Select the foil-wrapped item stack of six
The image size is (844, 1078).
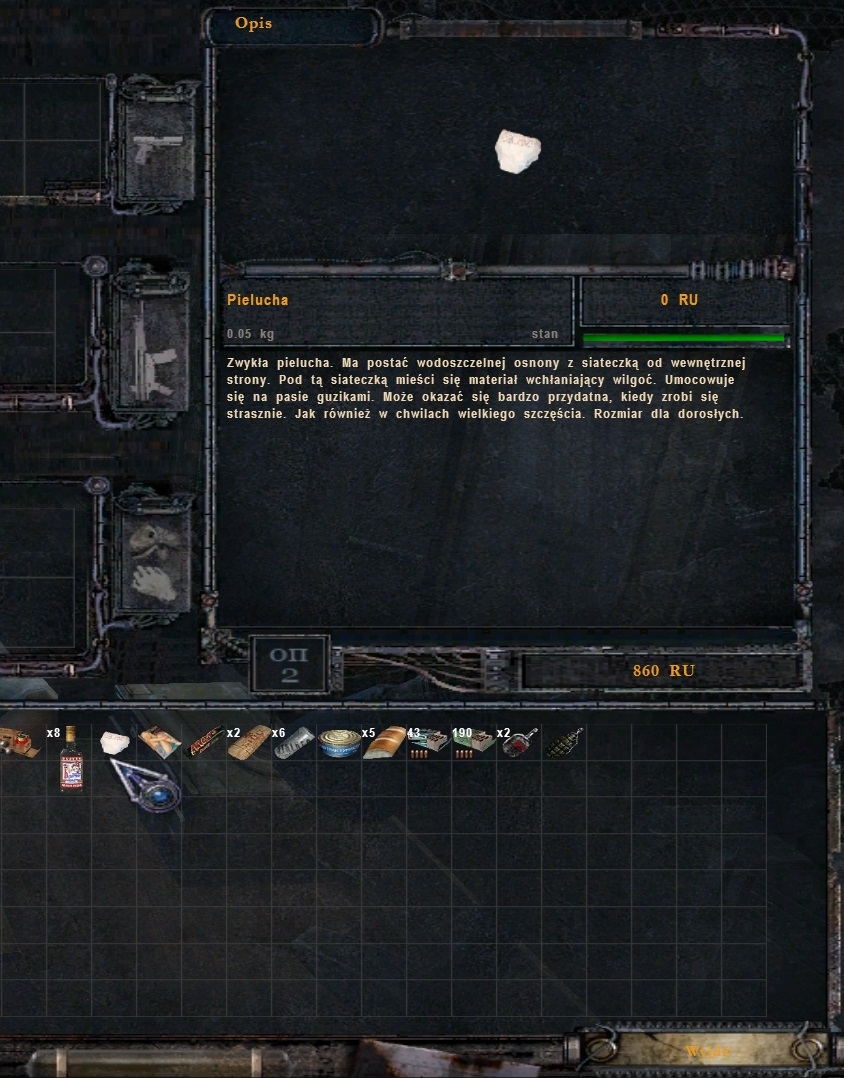pos(294,742)
